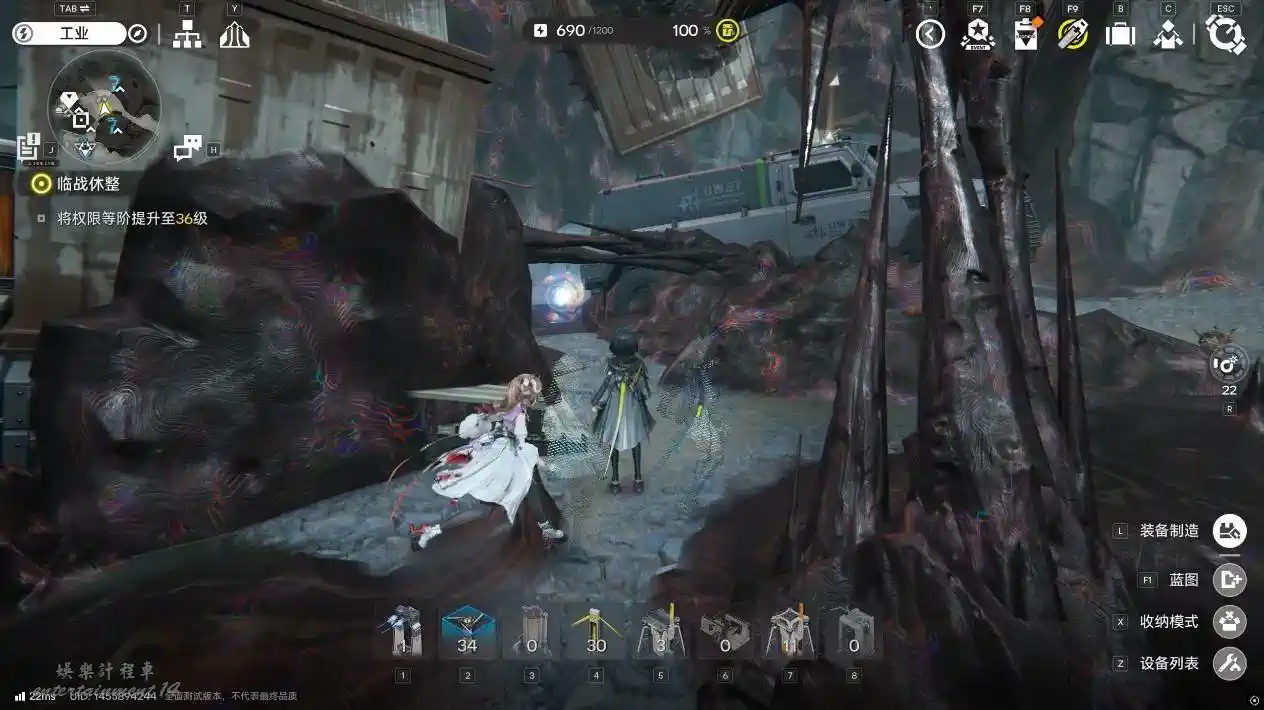Open the tech tree hierarchy icon
The width and height of the screenshot is (1264, 710).
(x=187, y=35)
